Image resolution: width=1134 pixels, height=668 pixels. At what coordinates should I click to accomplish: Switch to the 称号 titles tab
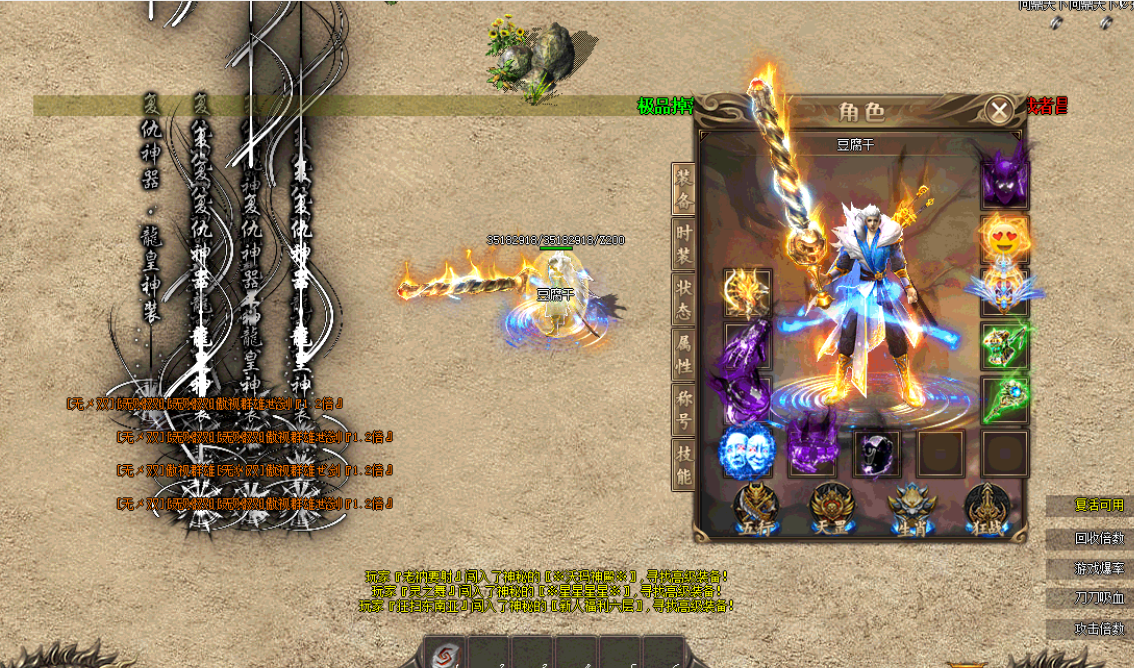[683, 408]
